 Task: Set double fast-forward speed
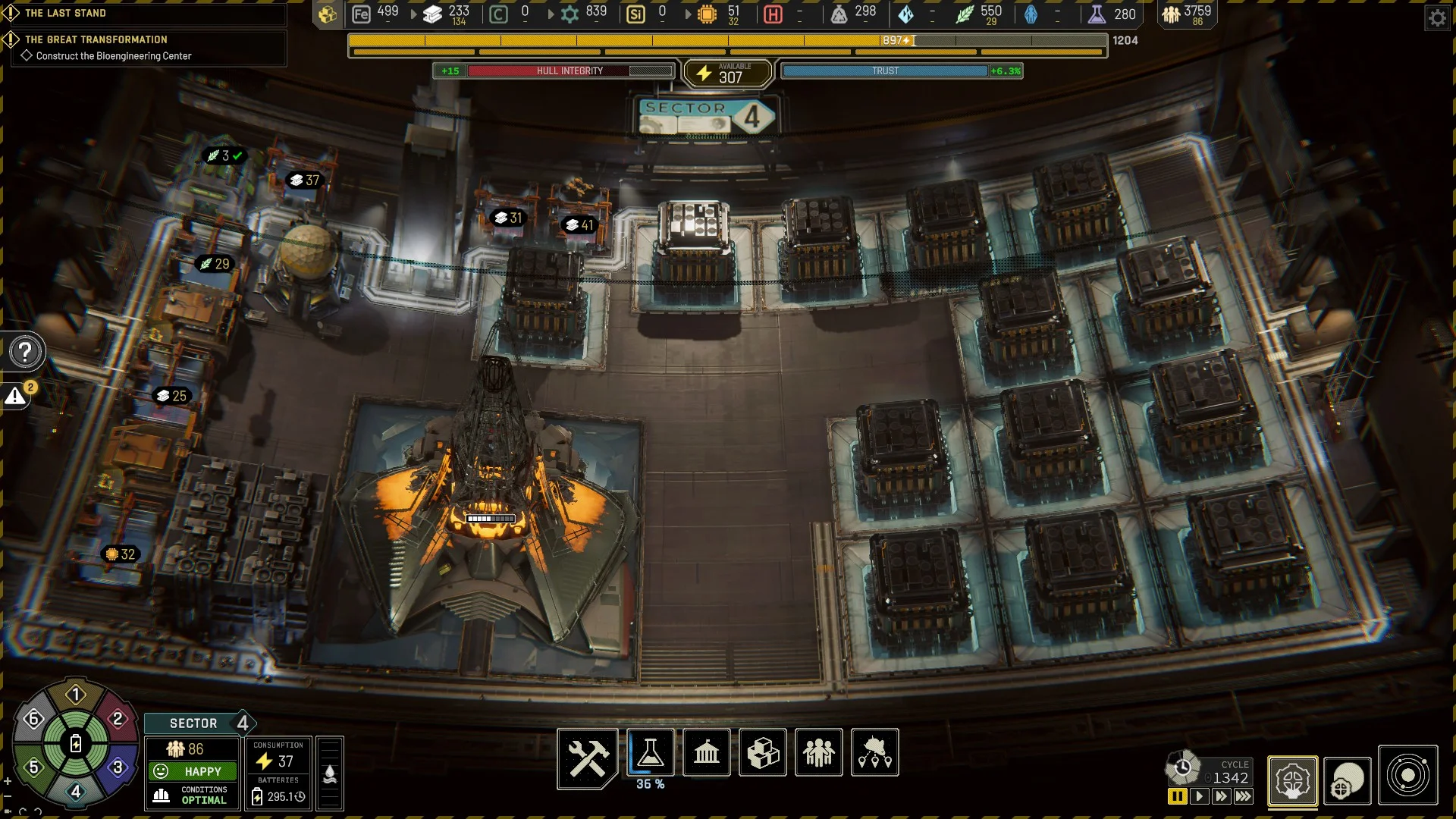(x=1221, y=796)
